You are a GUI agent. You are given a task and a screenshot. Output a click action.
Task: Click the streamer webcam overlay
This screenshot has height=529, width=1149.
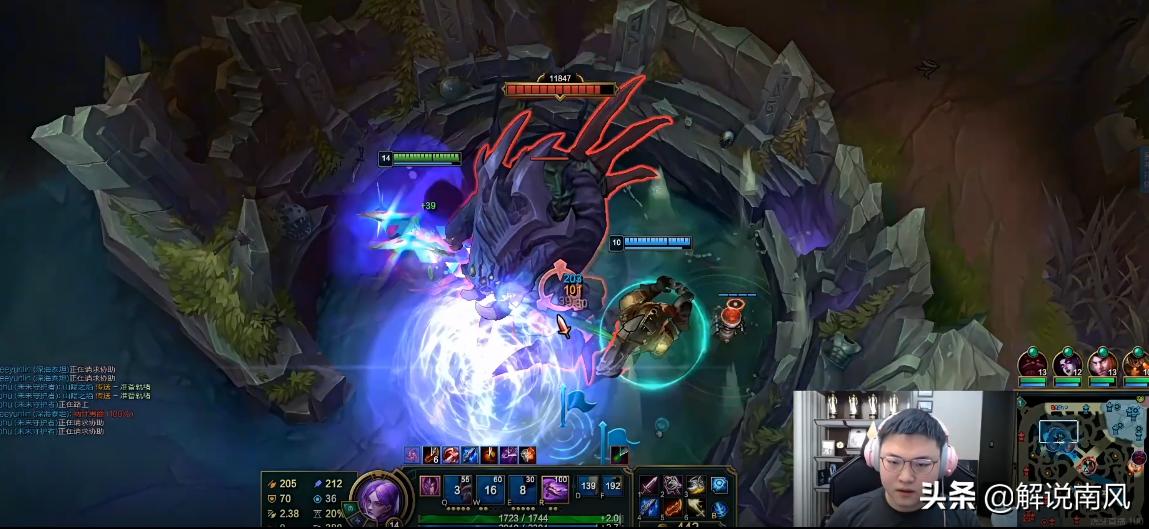click(903, 458)
